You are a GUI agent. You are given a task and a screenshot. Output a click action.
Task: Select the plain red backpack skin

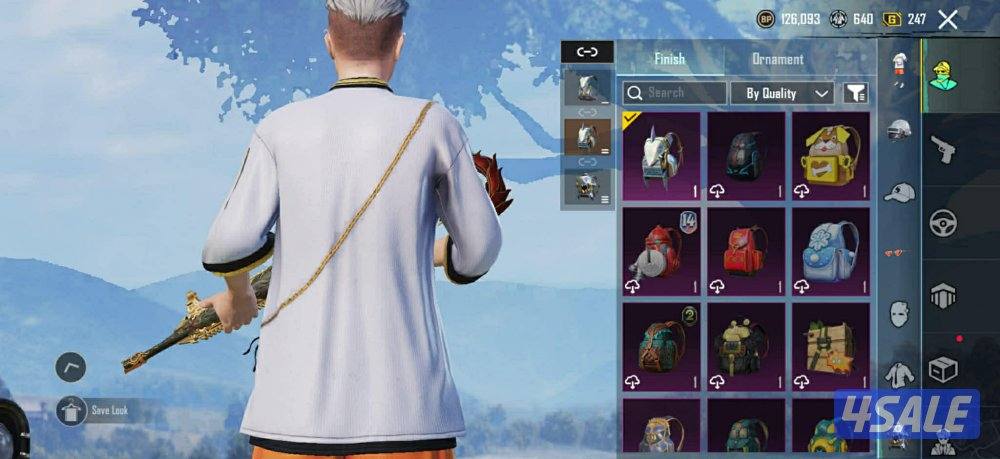click(746, 252)
